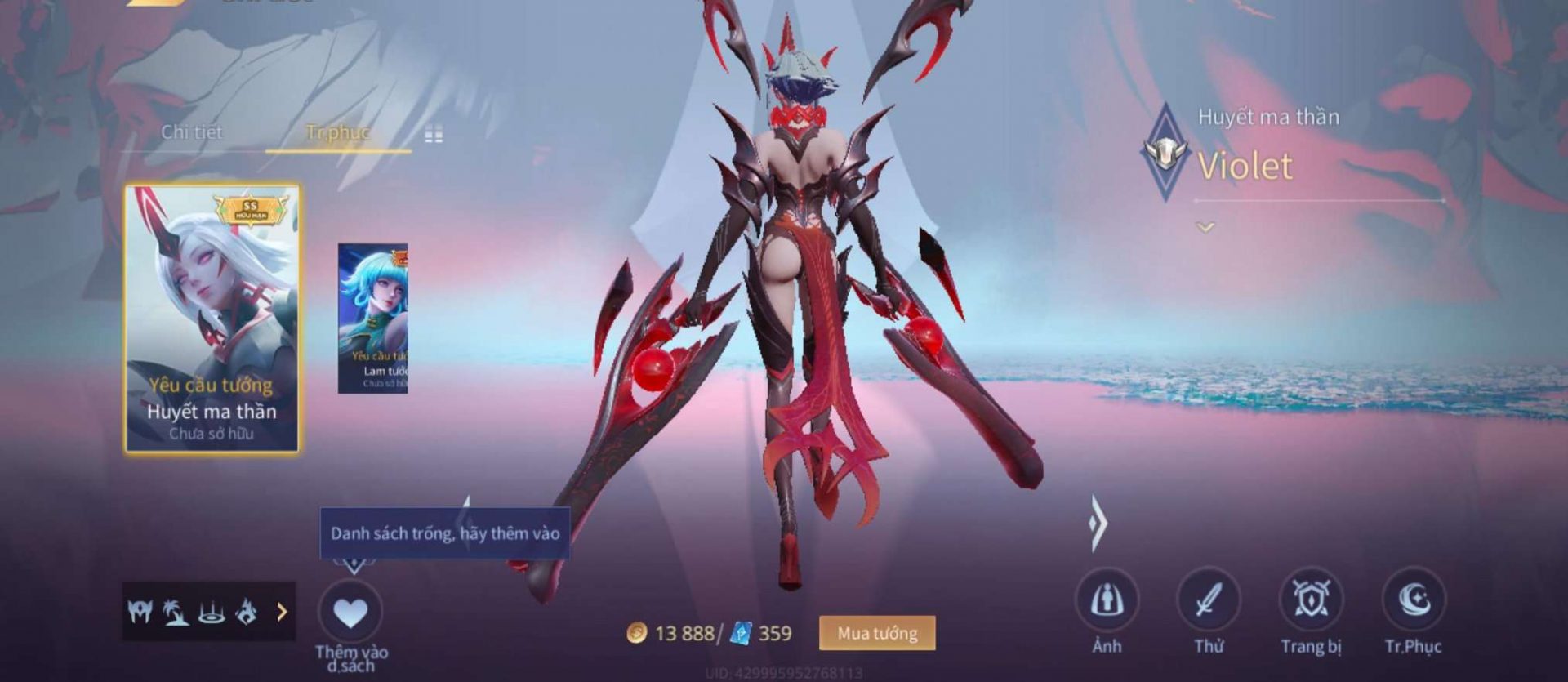This screenshot has width=1568, height=682.
Task: Select the Lam tước skin thumbnail
Action: pos(377,319)
